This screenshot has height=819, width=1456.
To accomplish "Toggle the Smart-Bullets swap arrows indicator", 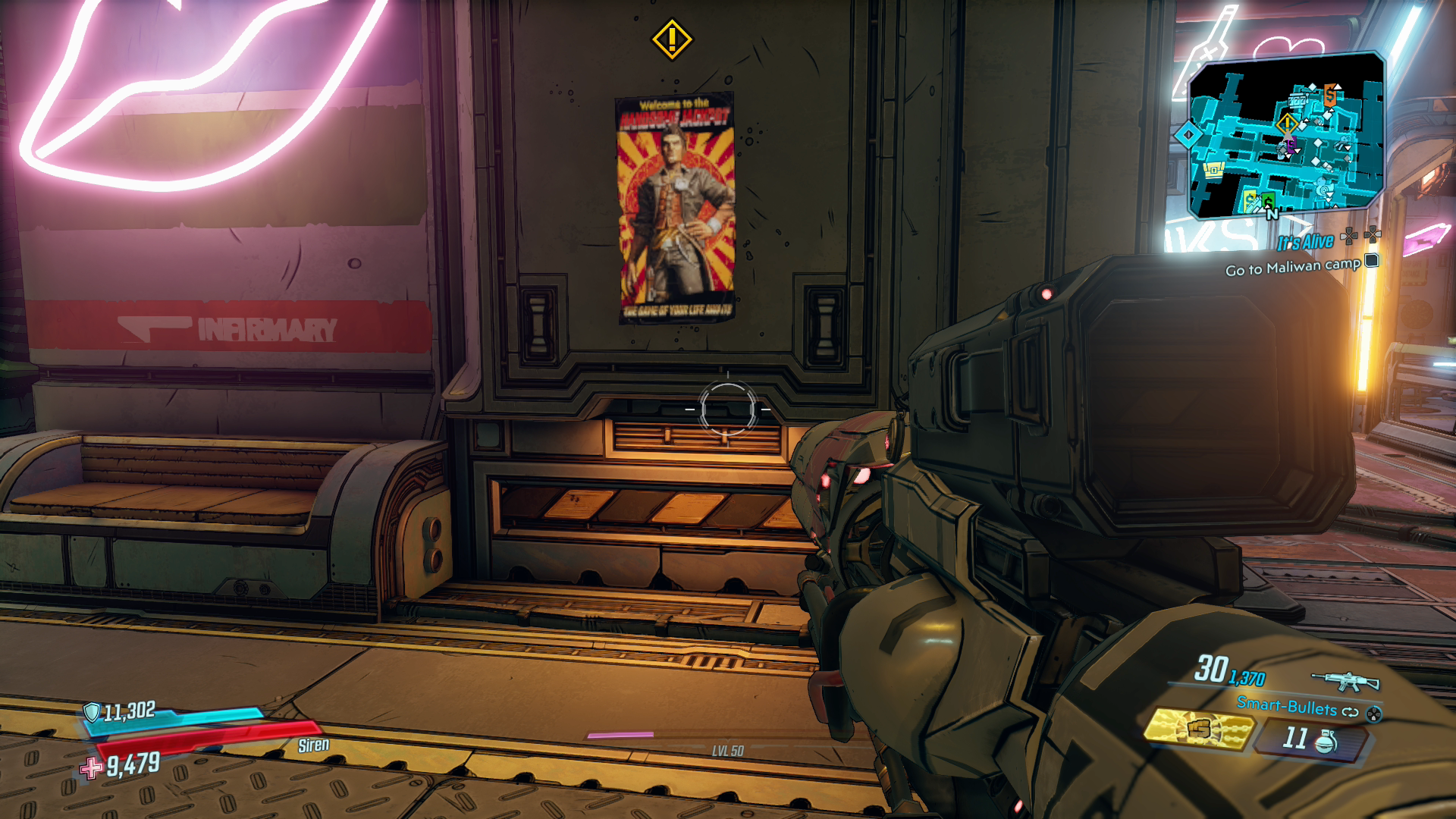I will point(1351,713).
